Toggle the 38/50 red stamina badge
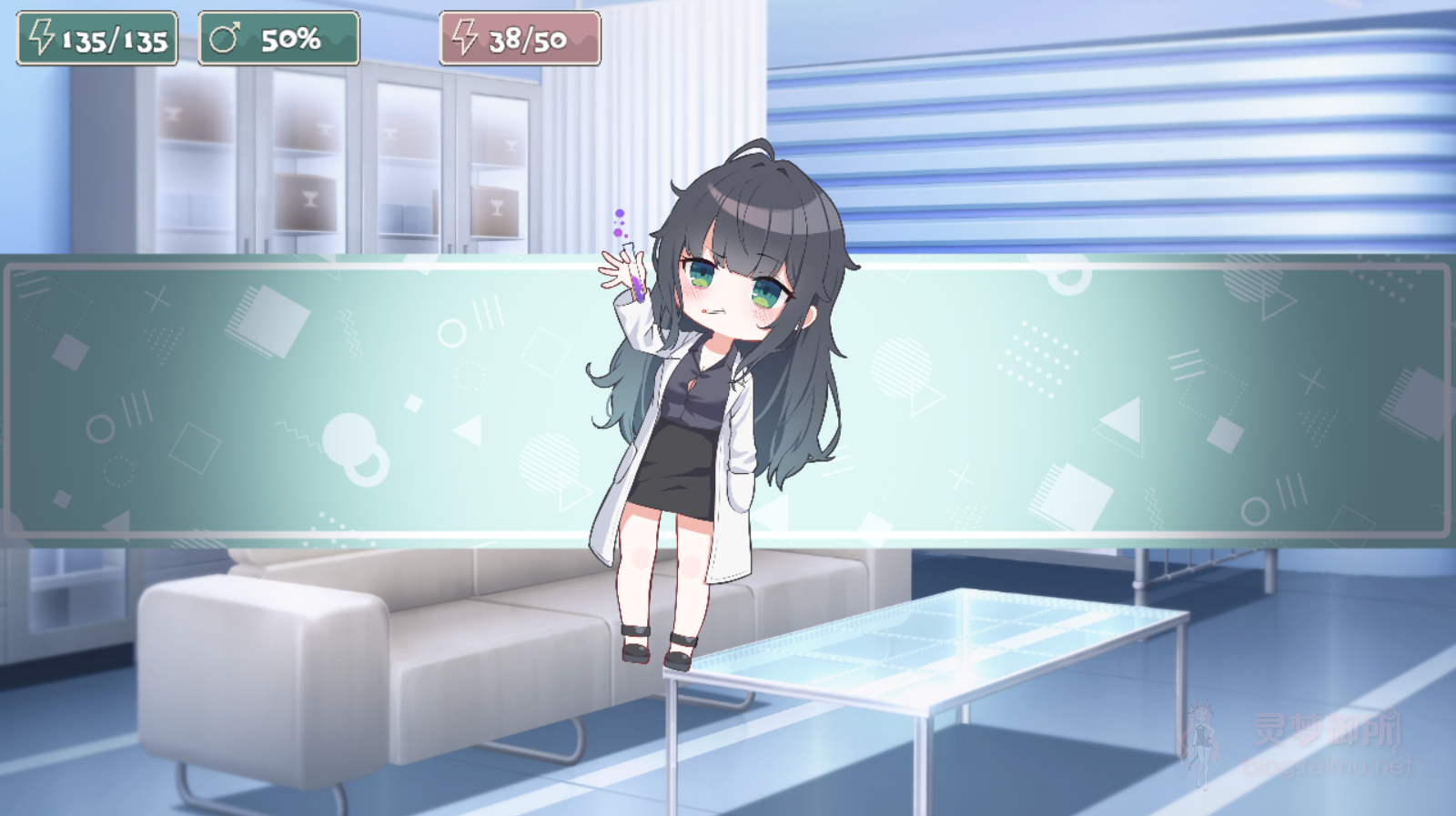The height and width of the screenshot is (816, 1456). (521, 36)
